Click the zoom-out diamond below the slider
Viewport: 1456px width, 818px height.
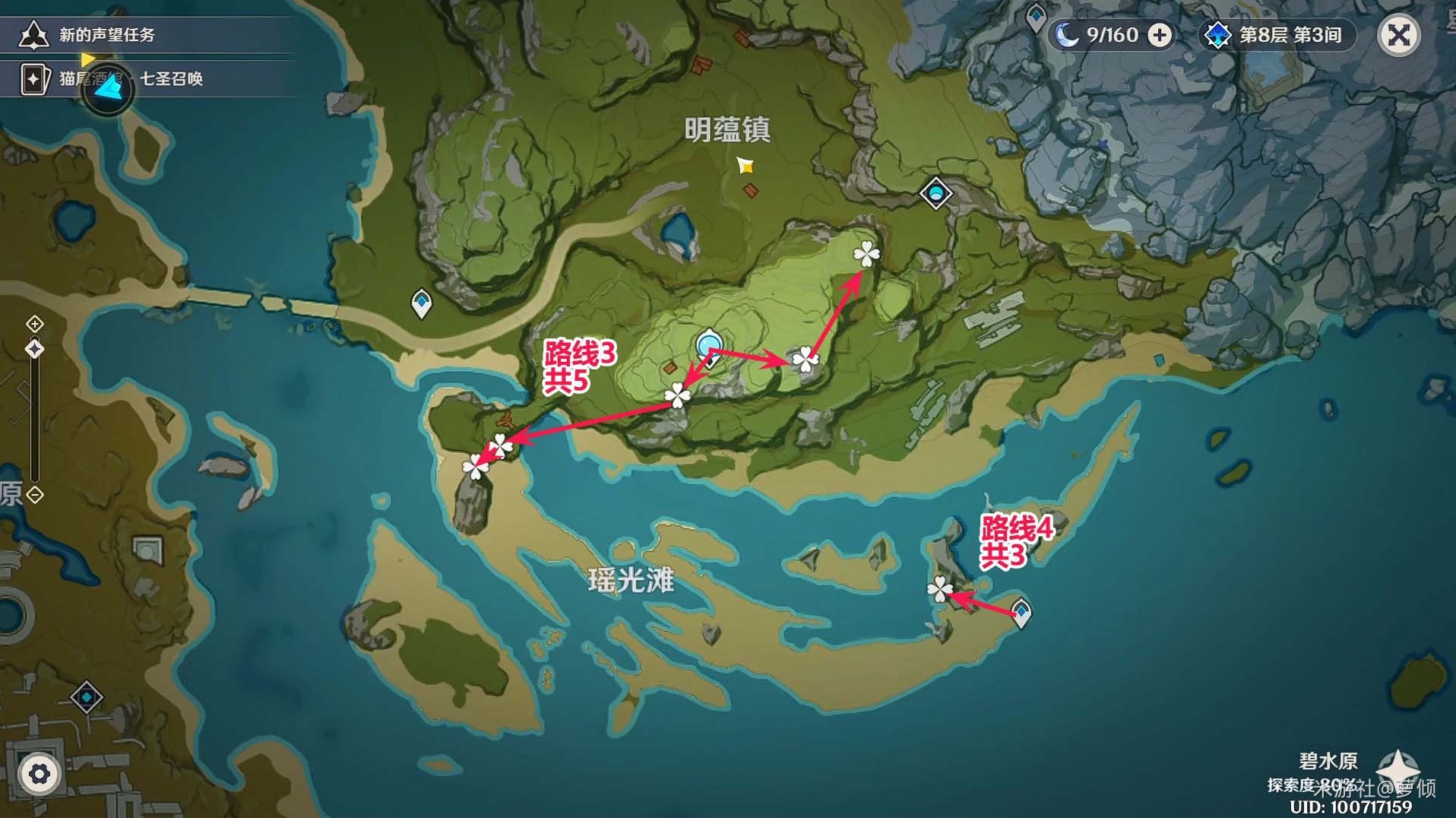pos(33,495)
